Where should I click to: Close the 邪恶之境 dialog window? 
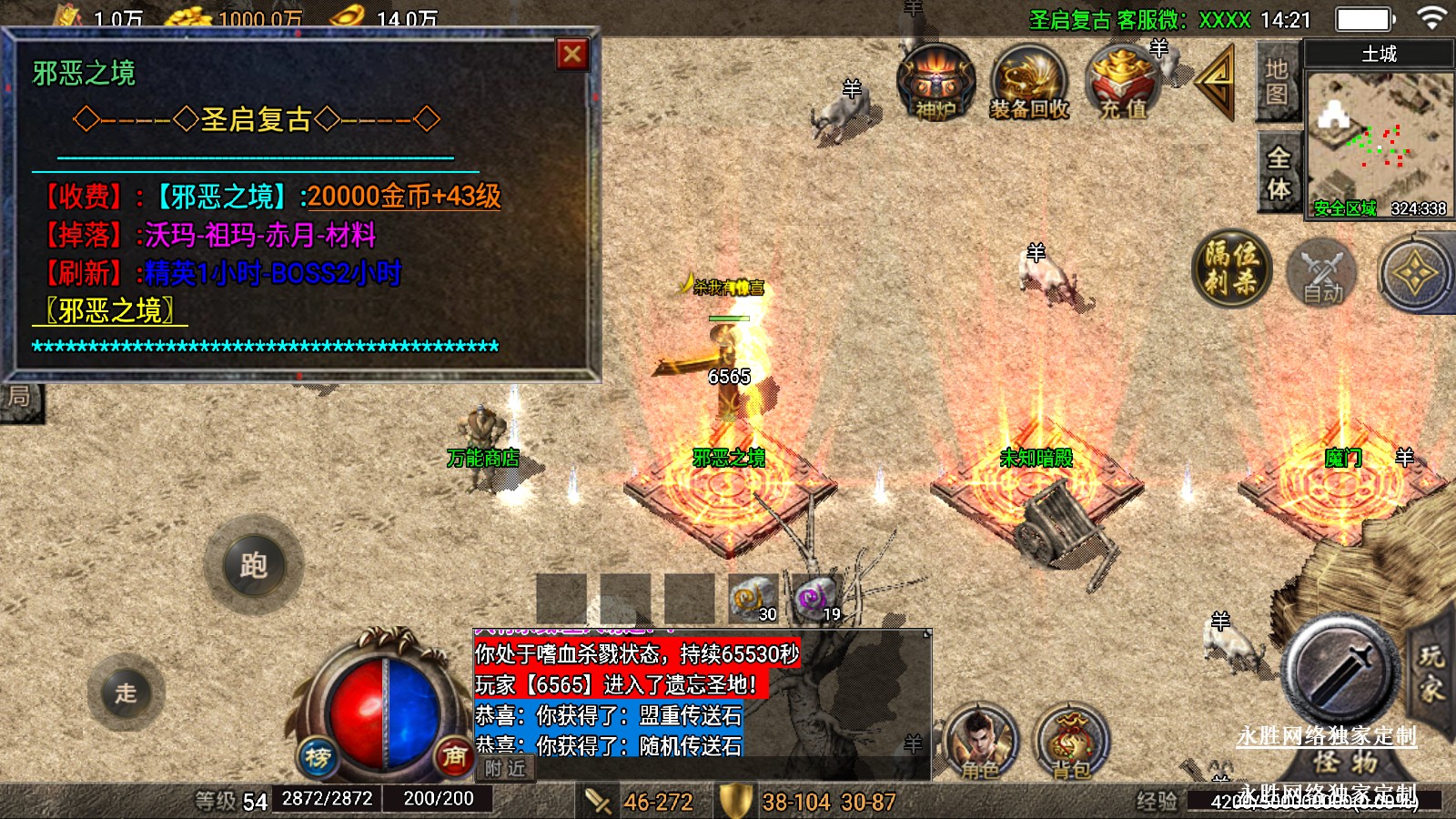(572, 55)
